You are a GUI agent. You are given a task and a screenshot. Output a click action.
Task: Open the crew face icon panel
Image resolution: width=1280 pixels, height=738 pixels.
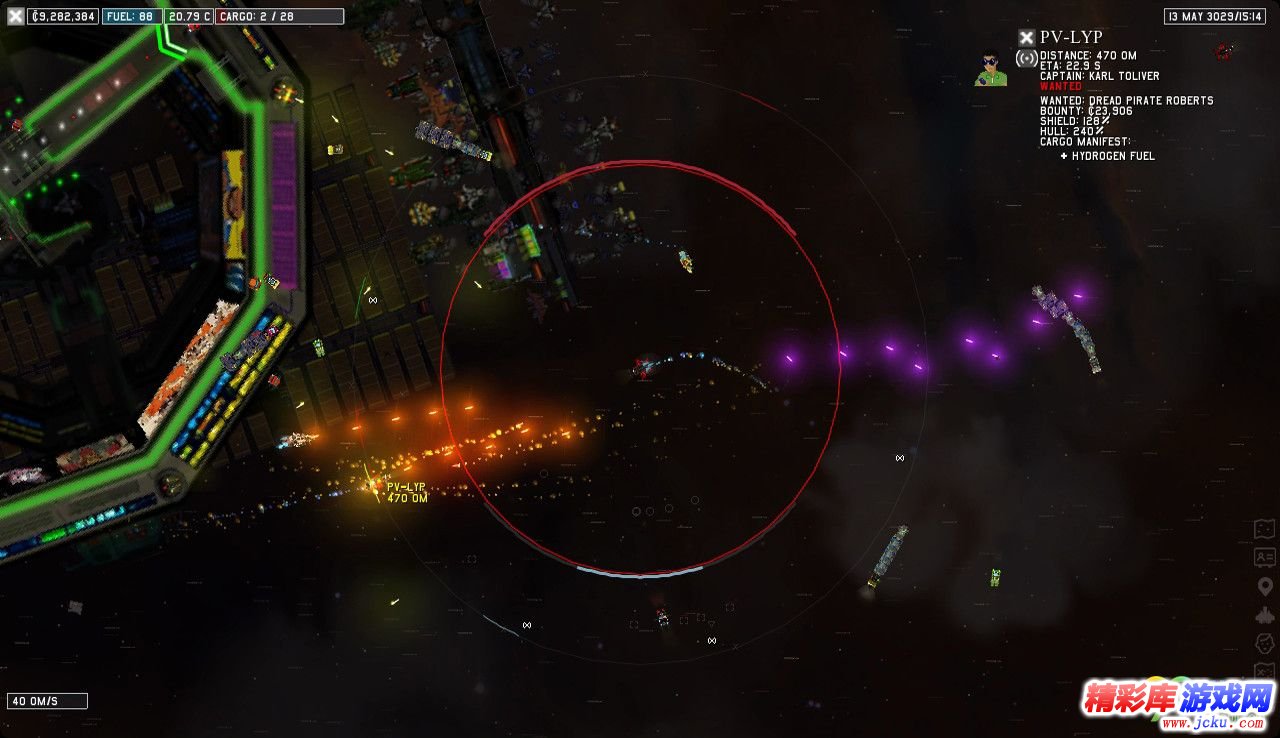[x=1265, y=642]
